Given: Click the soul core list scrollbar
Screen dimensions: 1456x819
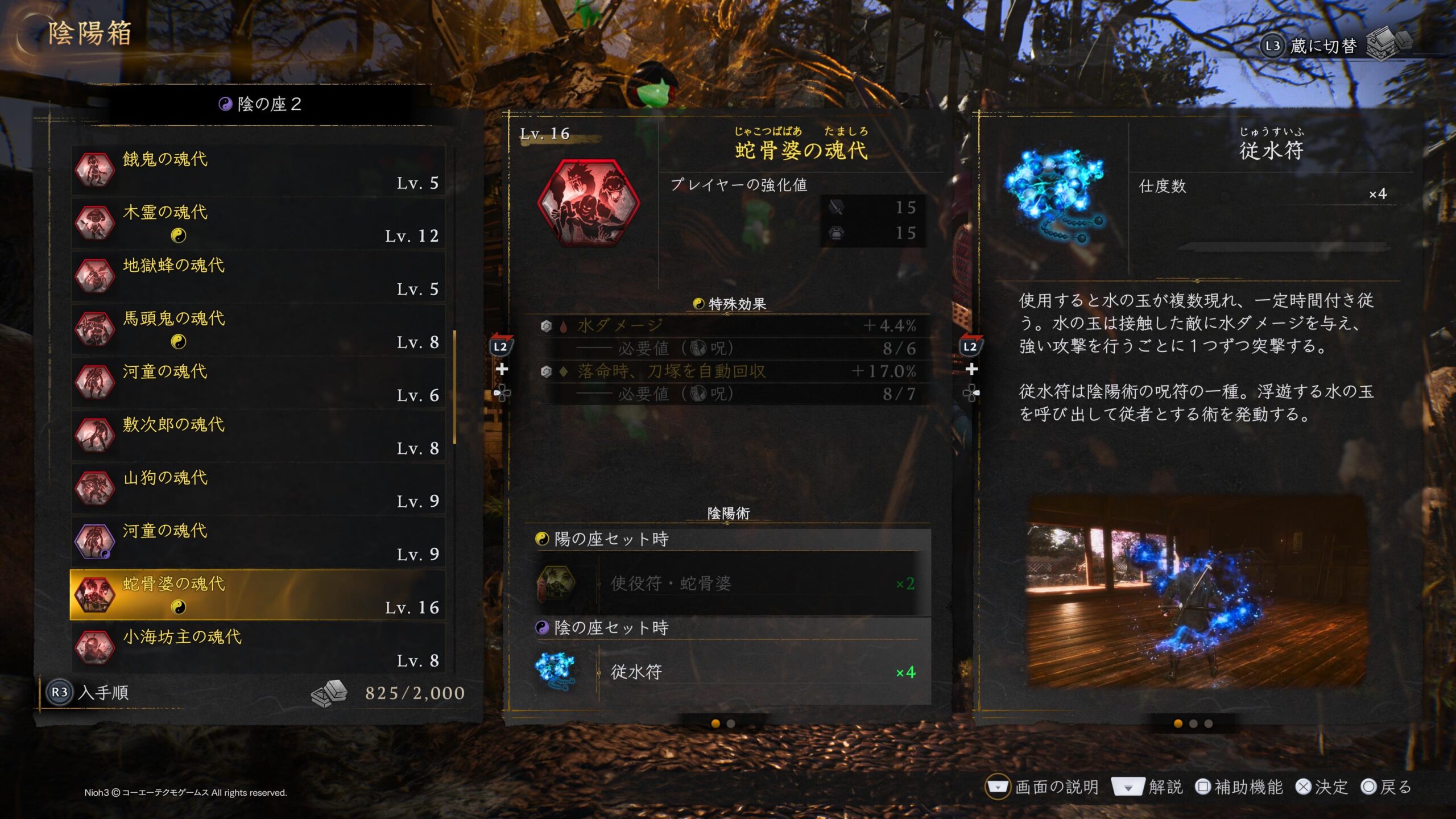Looking at the screenshot, I should [x=454, y=387].
